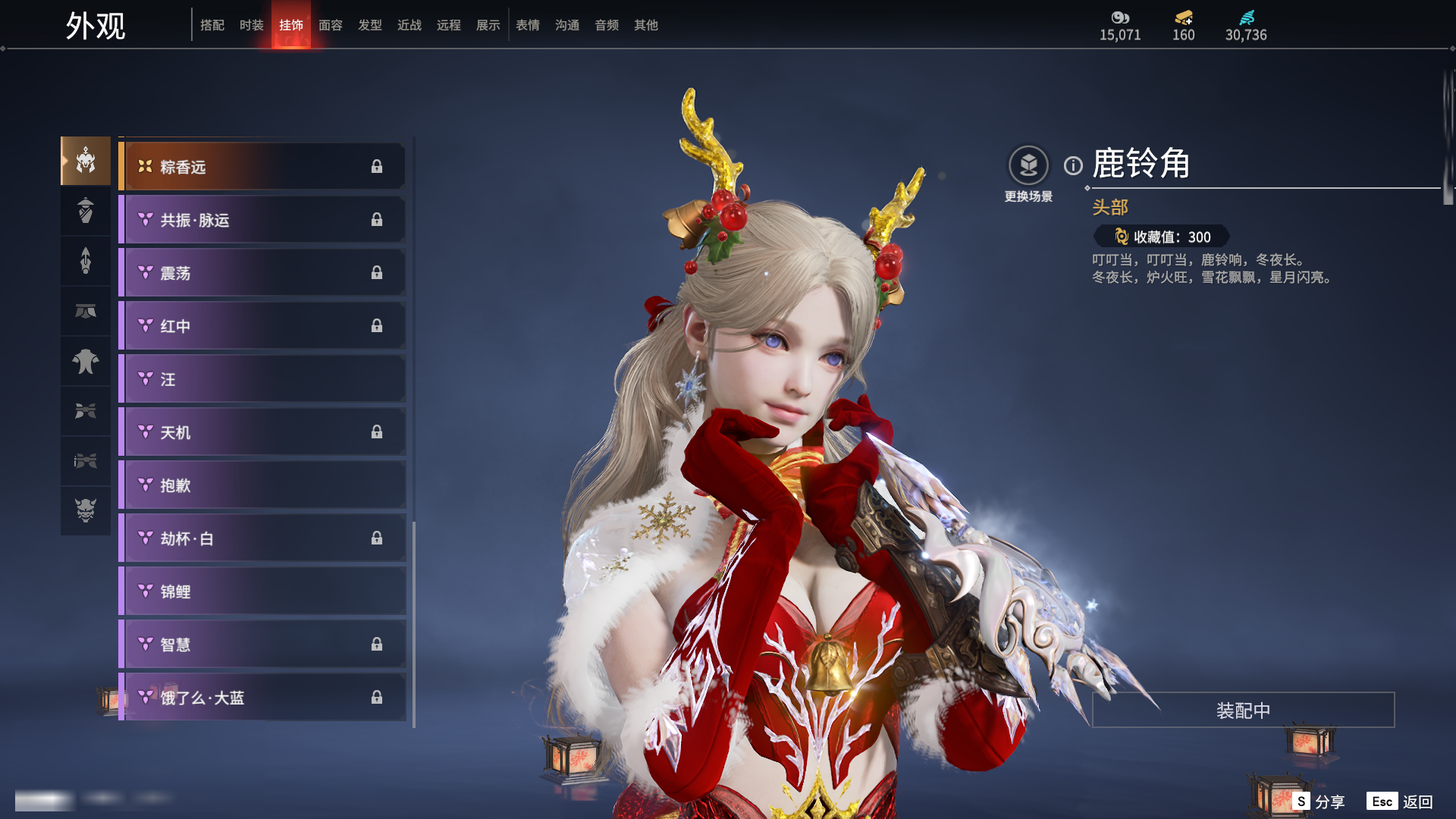The width and height of the screenshot is (1456, 819).
Task: Show item info via the i icon
Action: pos(1073,165)
